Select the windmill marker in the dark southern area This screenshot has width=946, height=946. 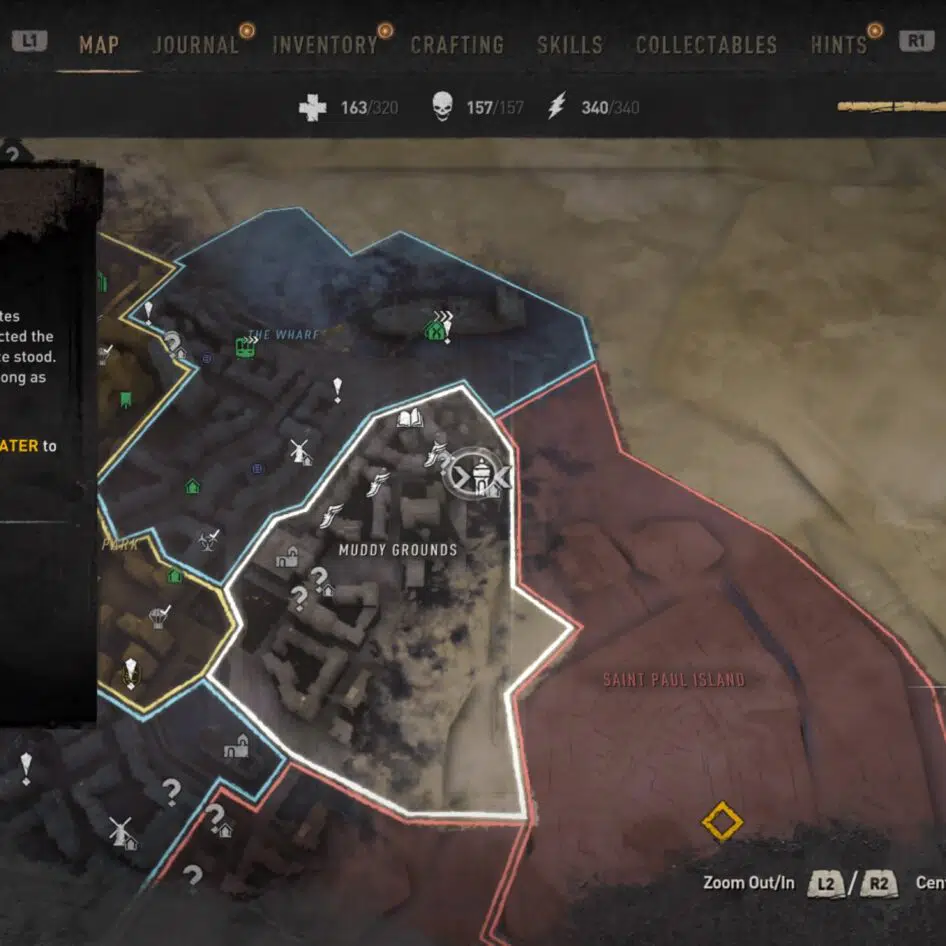click(121, 830)
